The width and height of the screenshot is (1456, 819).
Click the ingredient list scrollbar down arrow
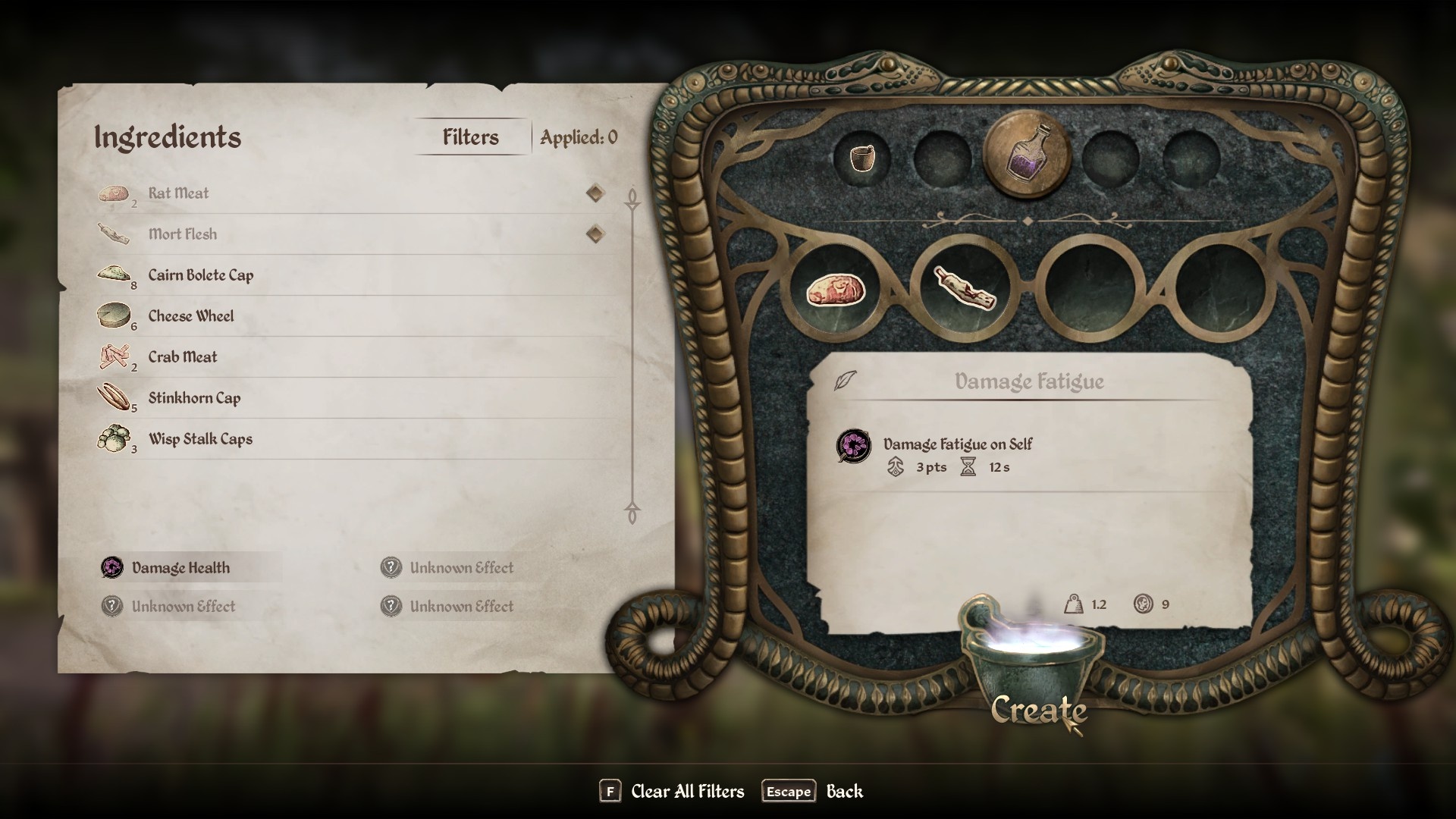click(x=632, y=514)
